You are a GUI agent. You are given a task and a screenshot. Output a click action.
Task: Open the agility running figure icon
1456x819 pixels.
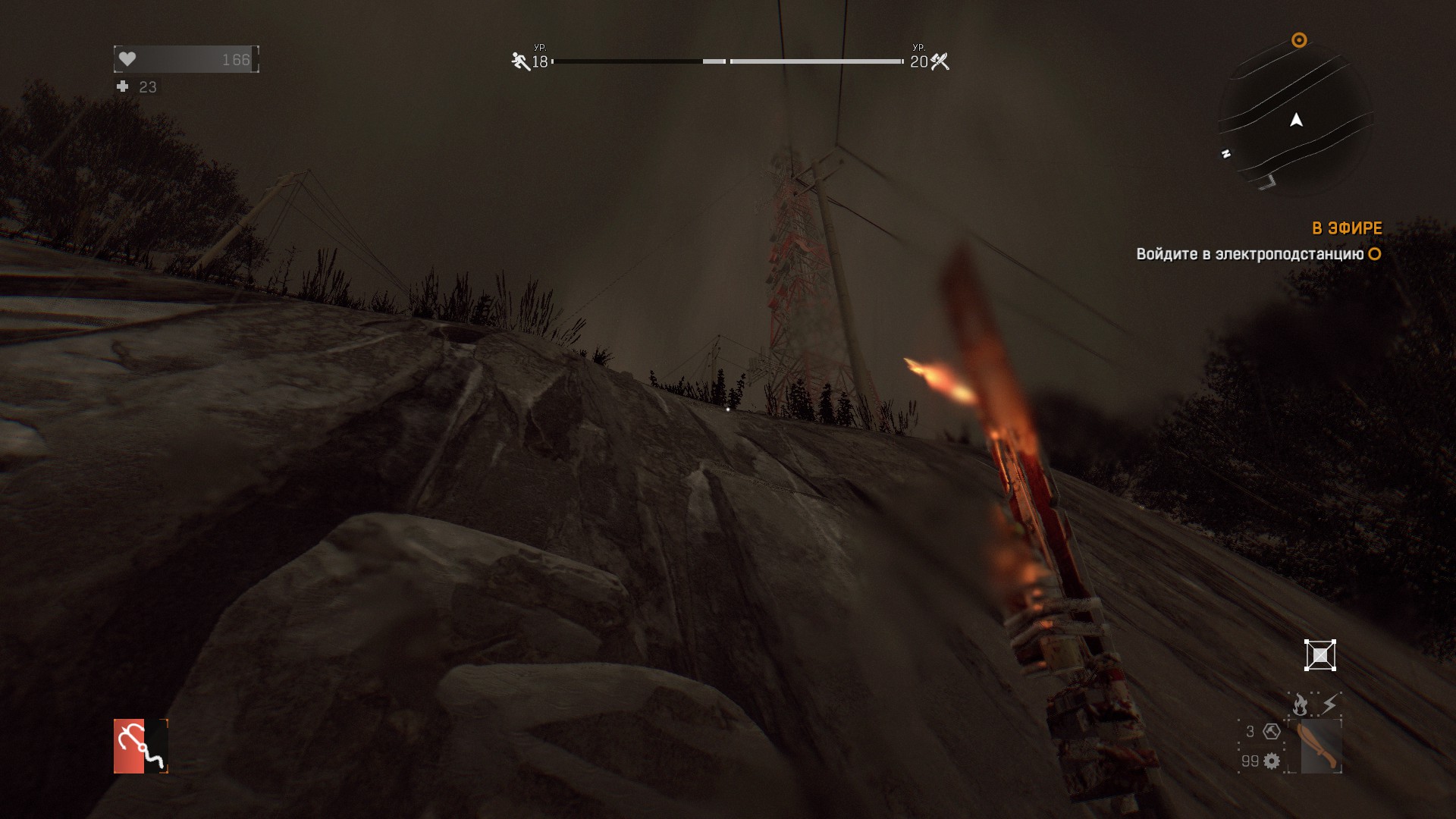(520, 61)
